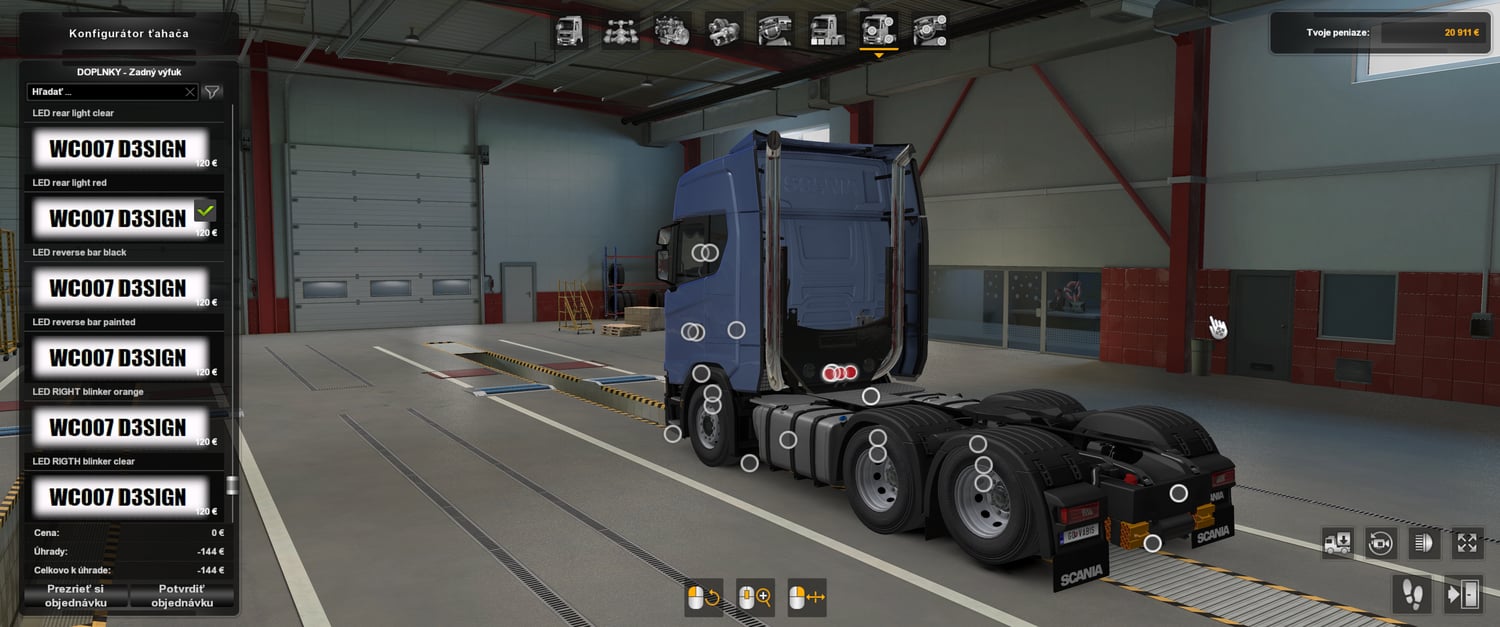1500x627 pixels.
Task: Exit the configurator via the door icon
Action: pos(1463,594)
